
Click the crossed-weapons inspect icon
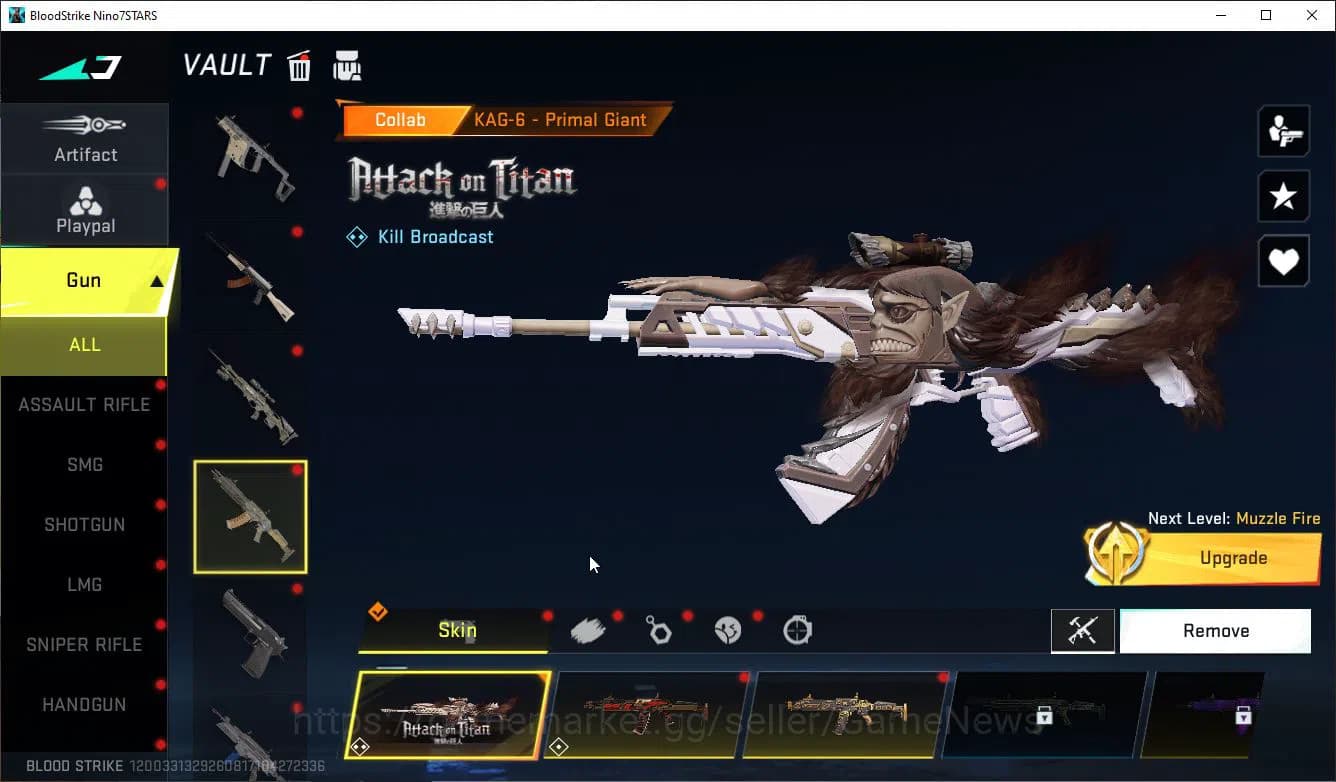[1083, 631]
